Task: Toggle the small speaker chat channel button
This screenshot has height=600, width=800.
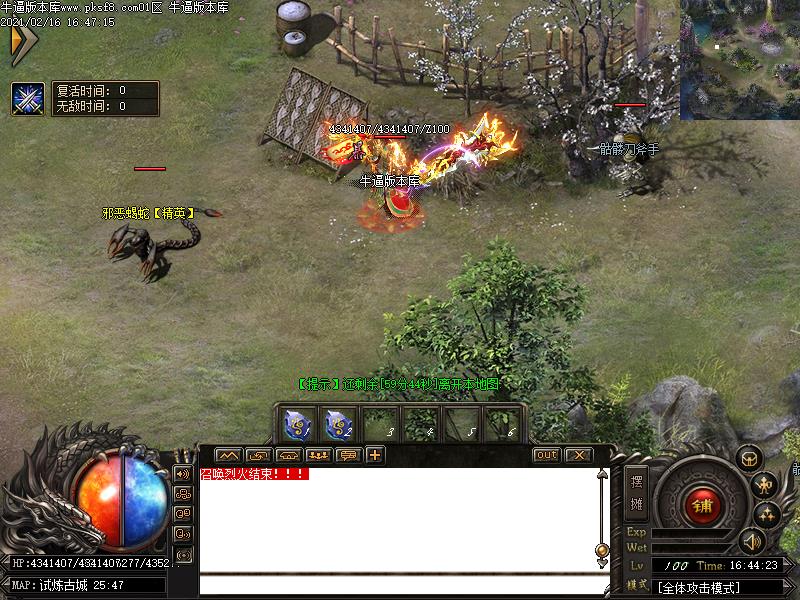Action: click(x=183, y=473)
